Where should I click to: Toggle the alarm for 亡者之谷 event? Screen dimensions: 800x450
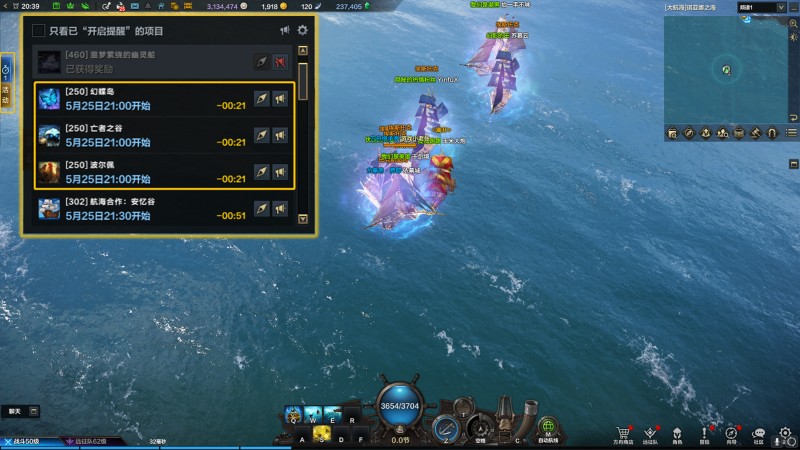tap(280, 136)
